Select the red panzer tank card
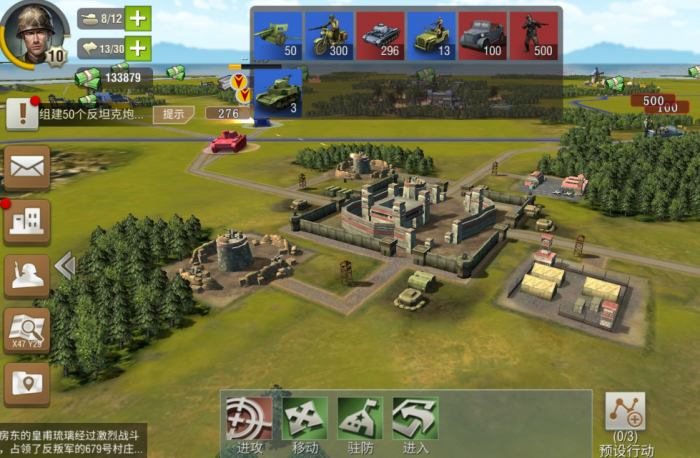The image size is (700, 458). [380, 36]
